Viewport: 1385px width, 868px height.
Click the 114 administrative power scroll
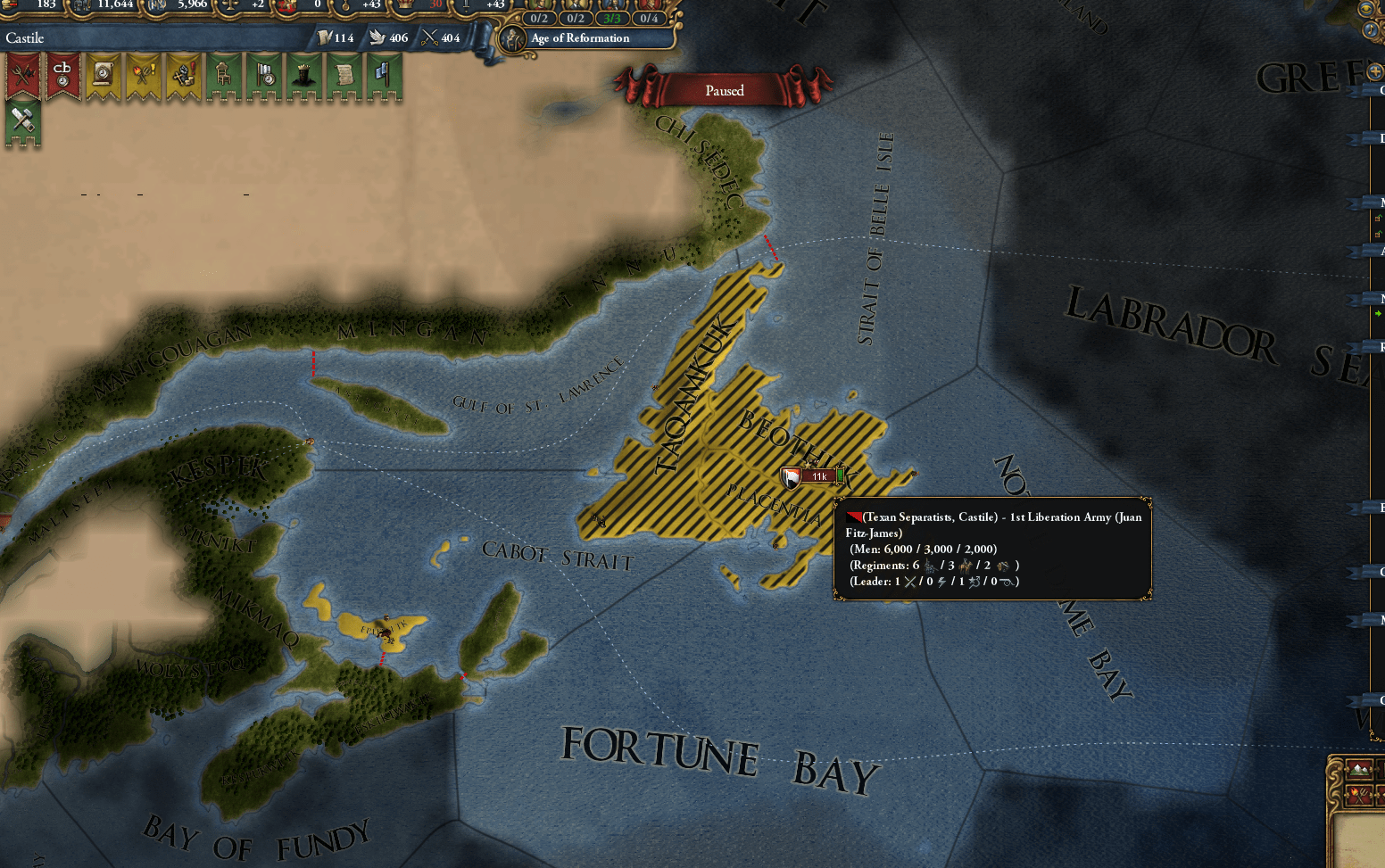coord(328,38)
